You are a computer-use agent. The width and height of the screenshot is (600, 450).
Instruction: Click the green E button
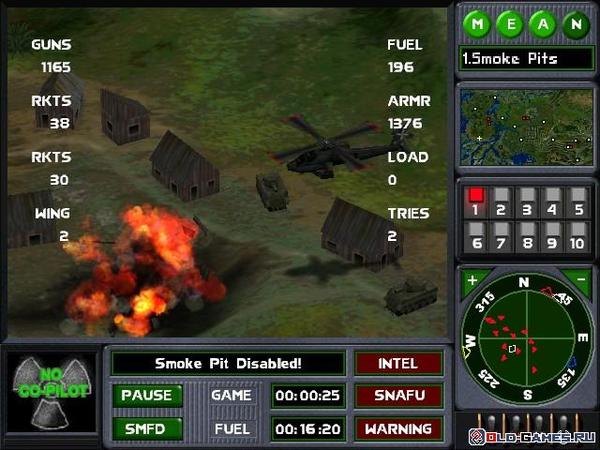tap(511, 24)
